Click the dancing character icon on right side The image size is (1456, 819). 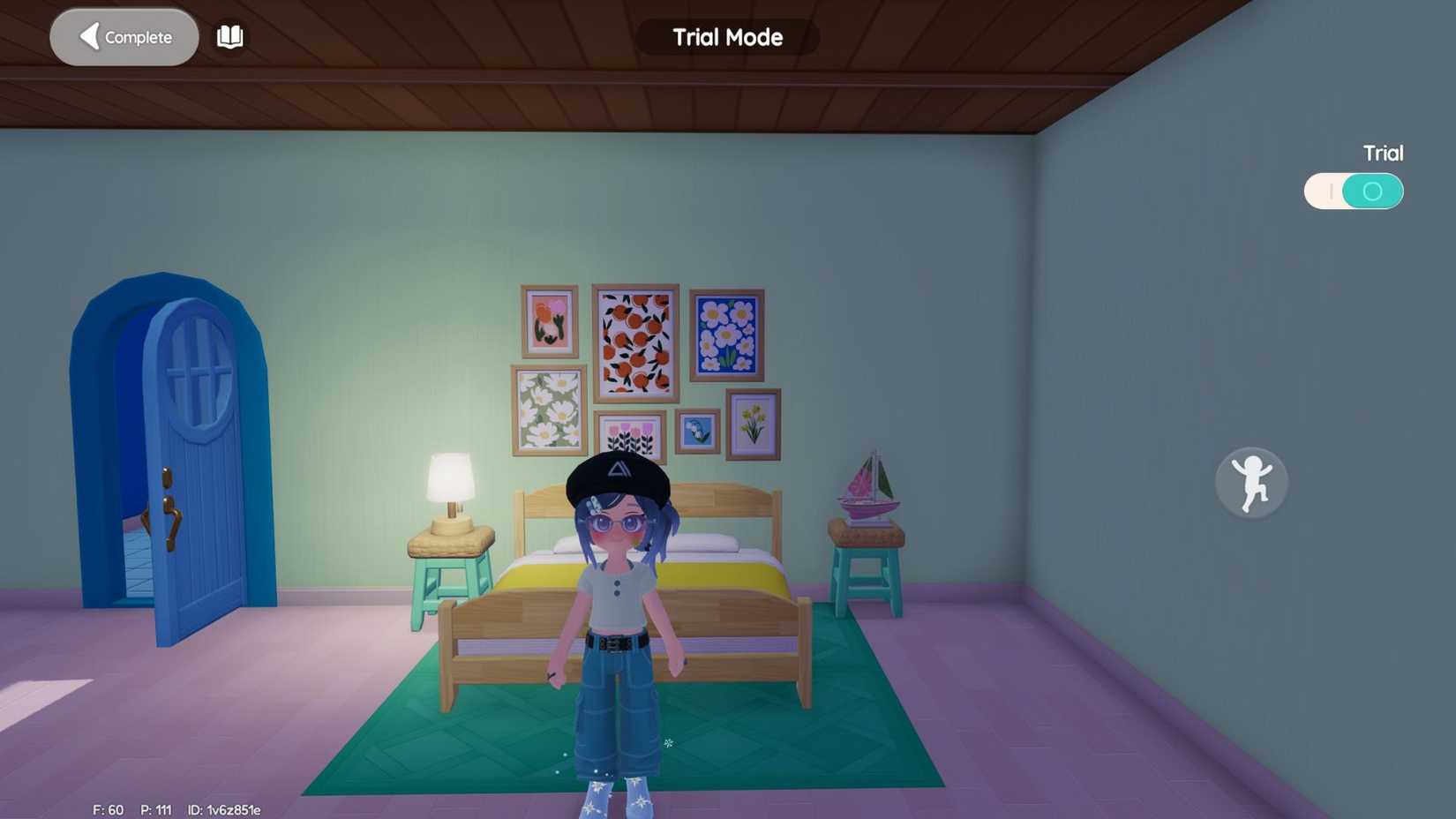[x=1251, y=482]
